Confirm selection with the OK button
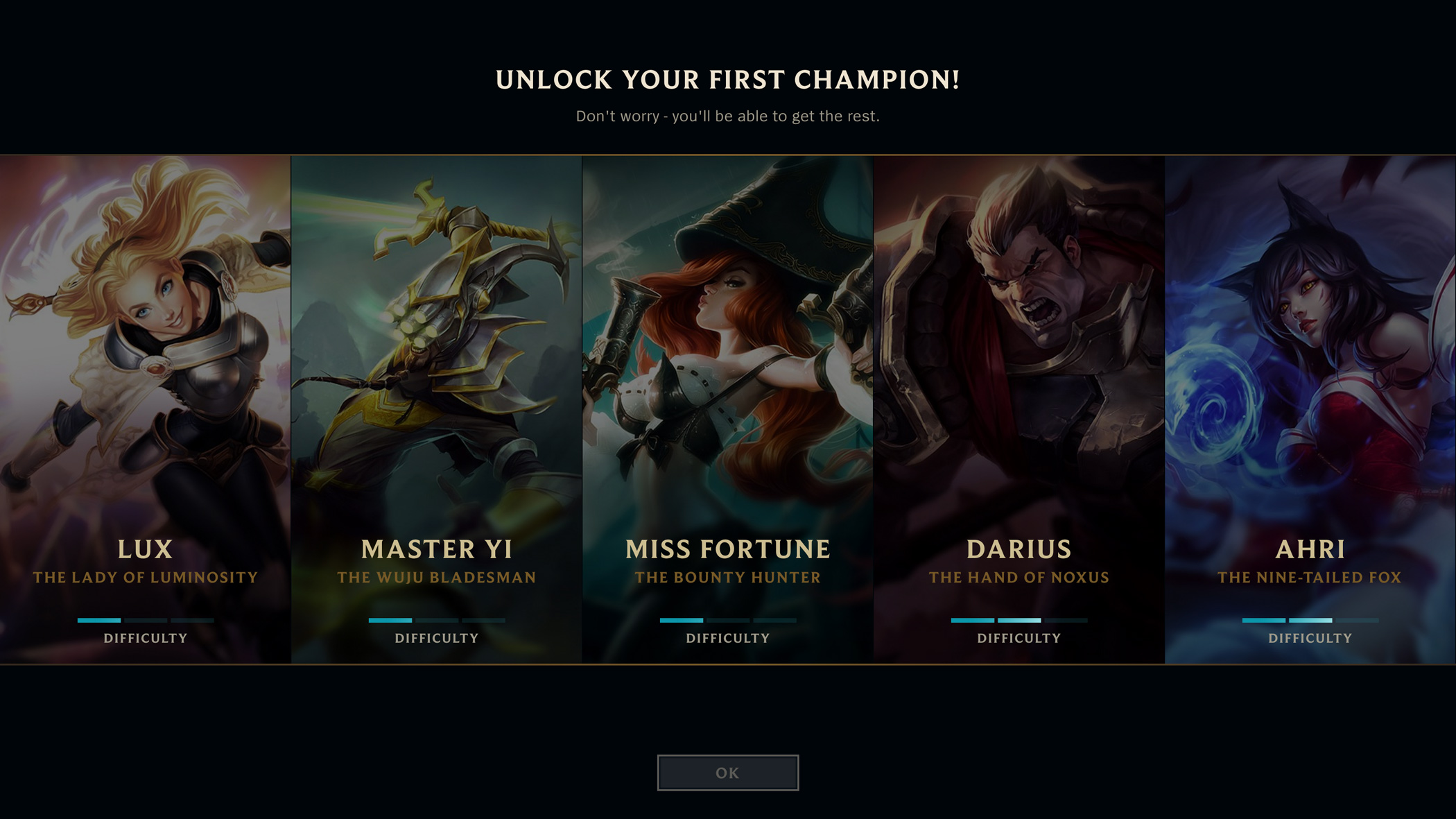This screenshot has height=819, width=1456. [x=727, y=773]
